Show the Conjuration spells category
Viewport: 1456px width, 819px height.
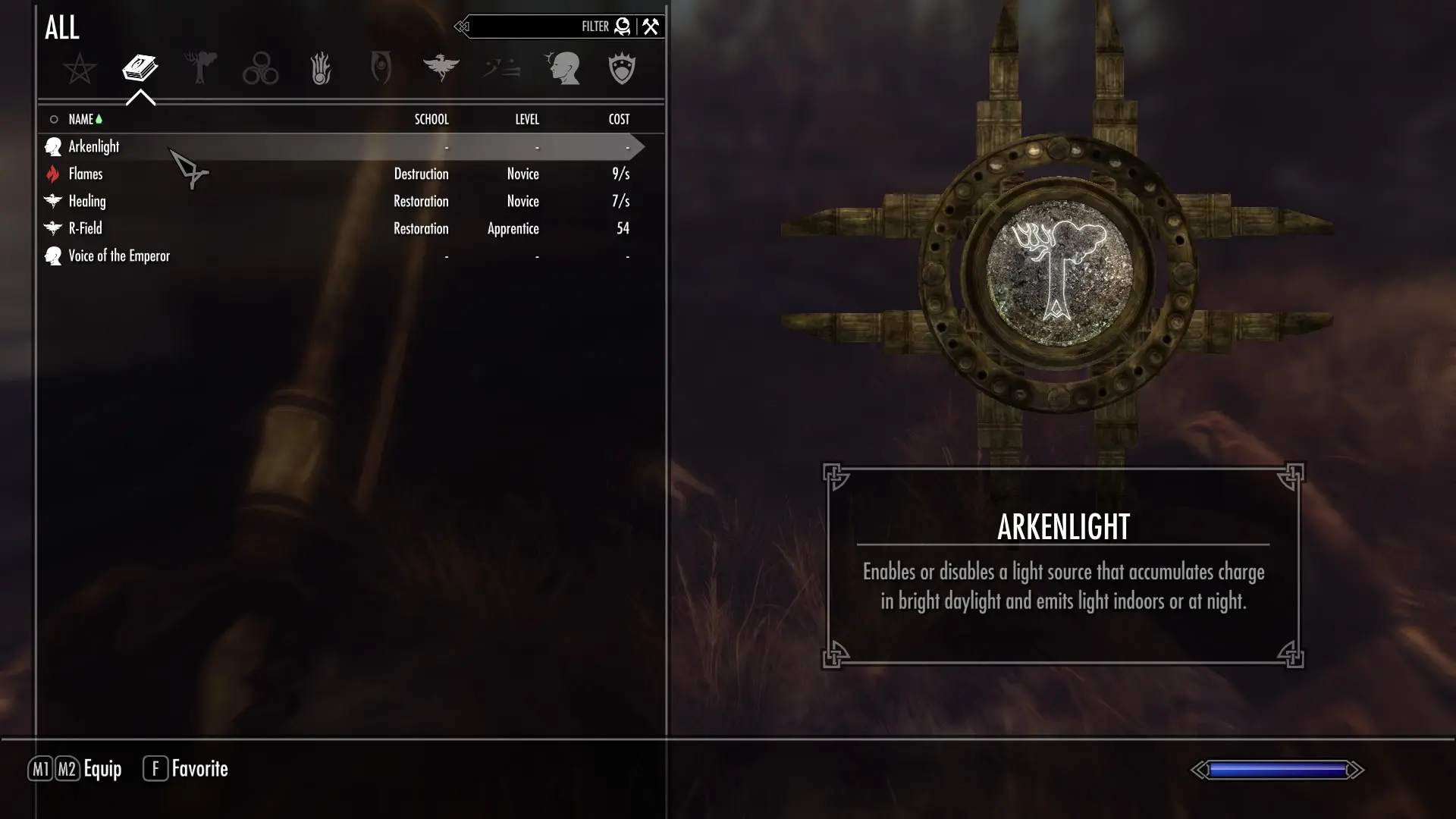(381, 69)
